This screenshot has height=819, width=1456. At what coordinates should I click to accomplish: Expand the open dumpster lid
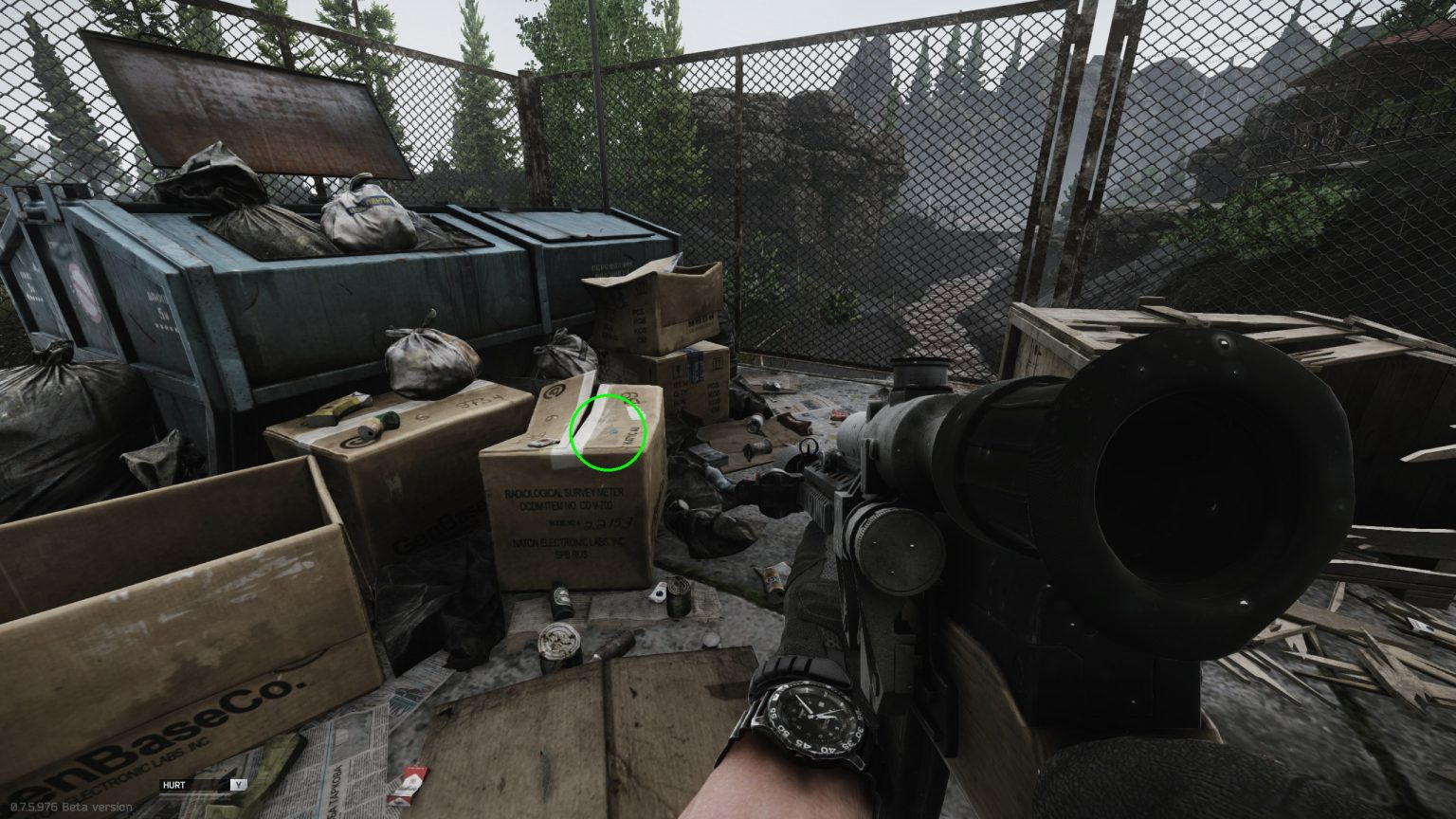click(246, 104)
